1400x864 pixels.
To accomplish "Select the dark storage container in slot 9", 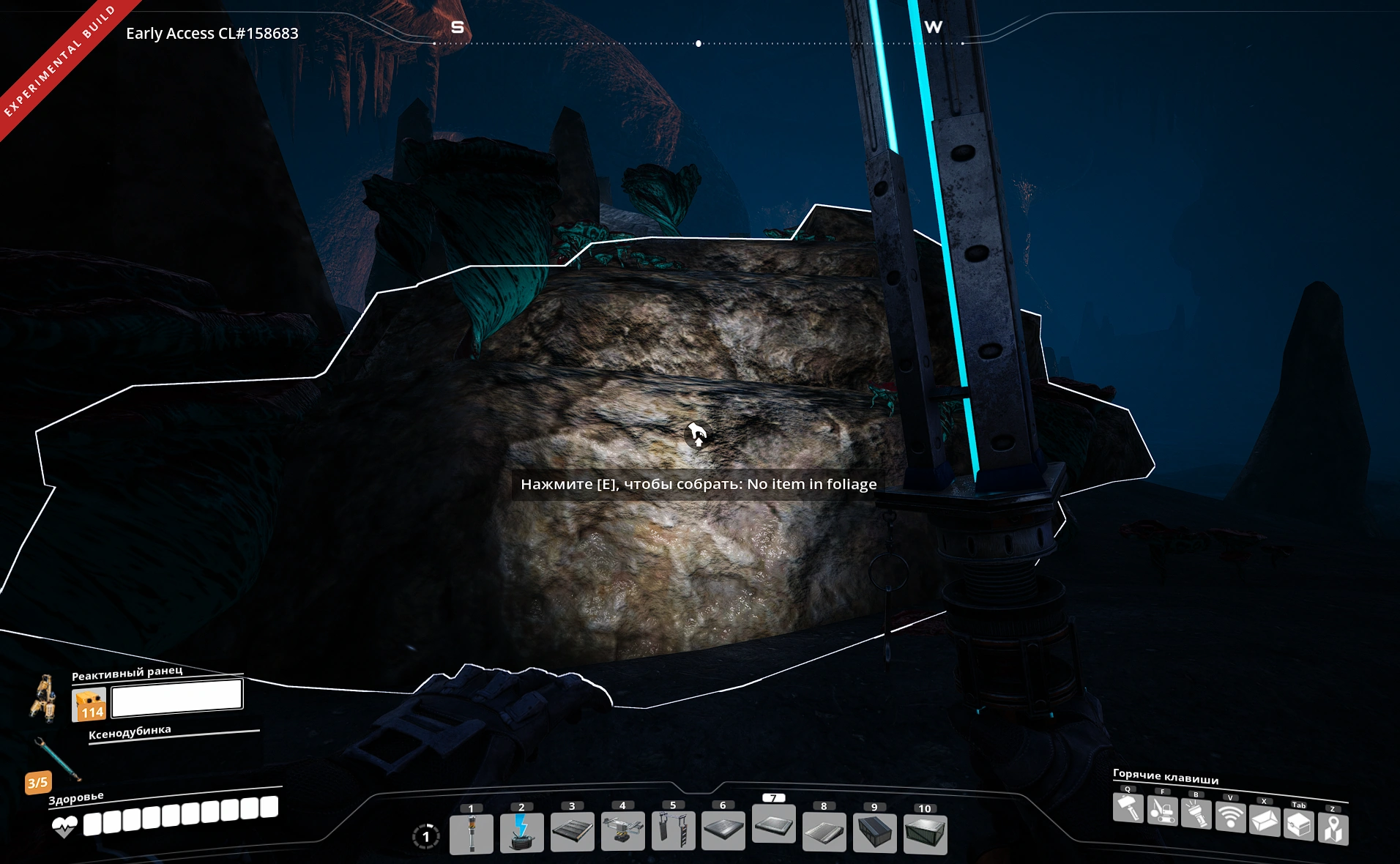I will tap(874, 833).
